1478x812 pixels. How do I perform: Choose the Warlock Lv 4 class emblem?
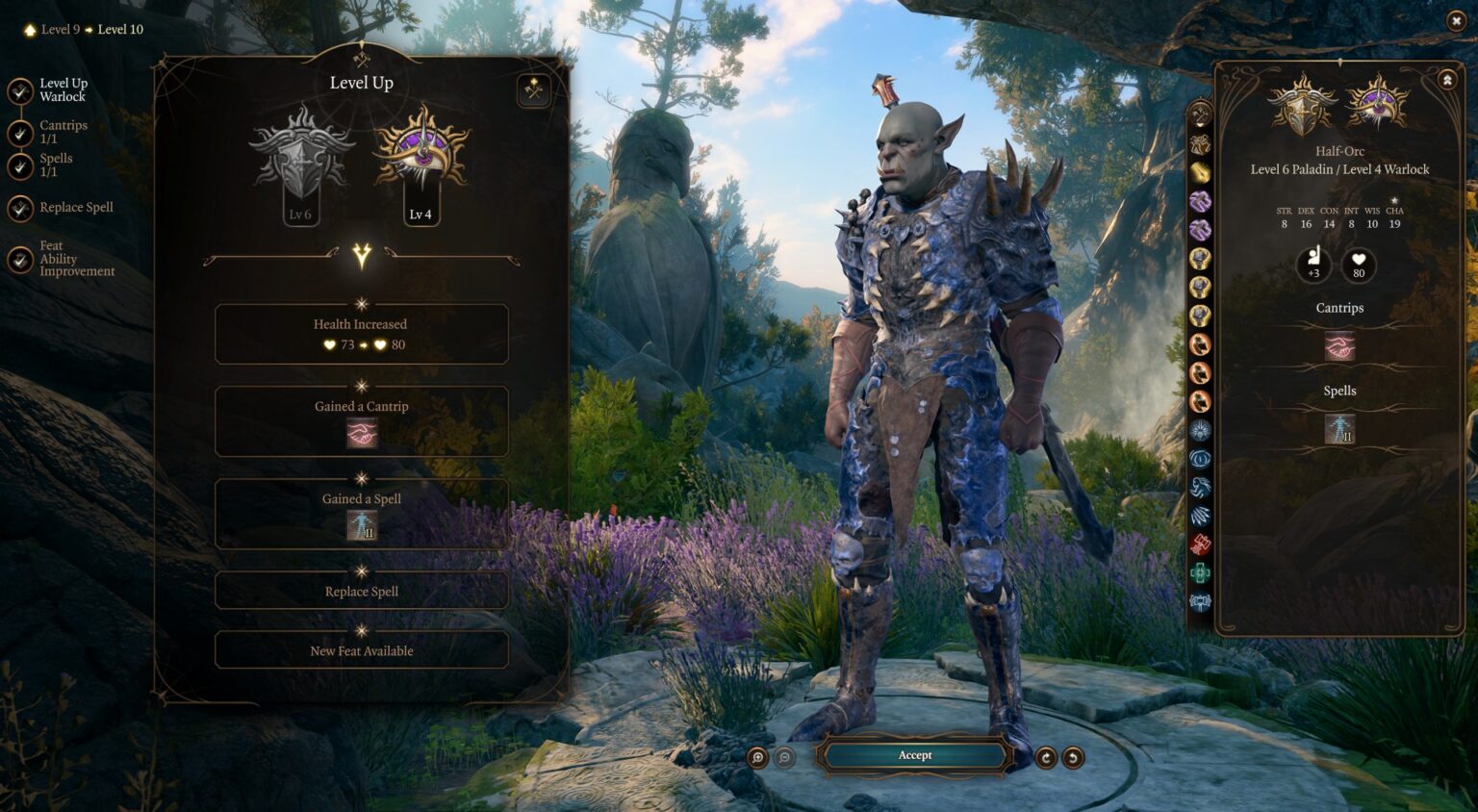tap(420, 160)
